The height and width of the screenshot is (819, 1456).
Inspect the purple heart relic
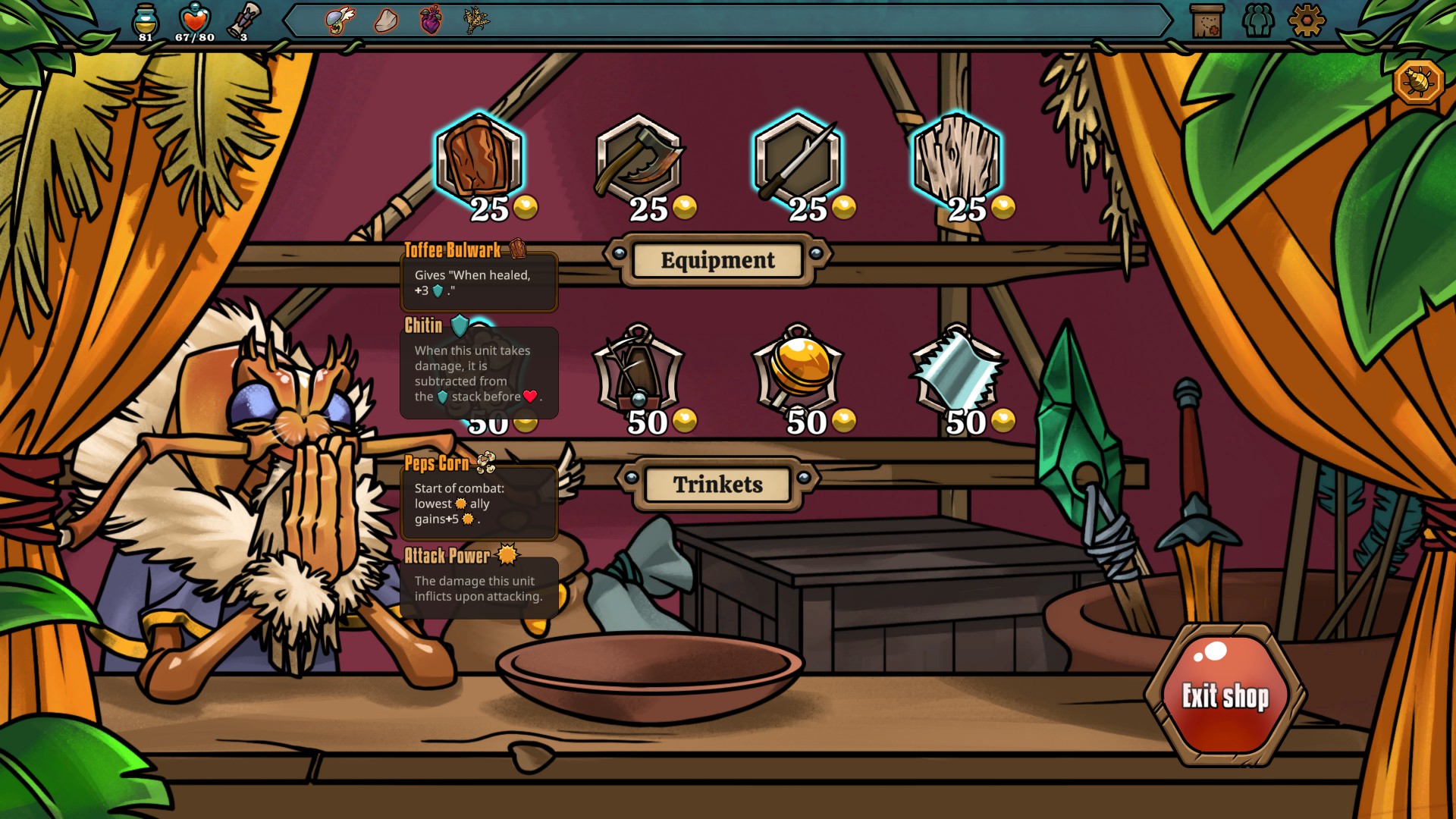pos(431,20)
